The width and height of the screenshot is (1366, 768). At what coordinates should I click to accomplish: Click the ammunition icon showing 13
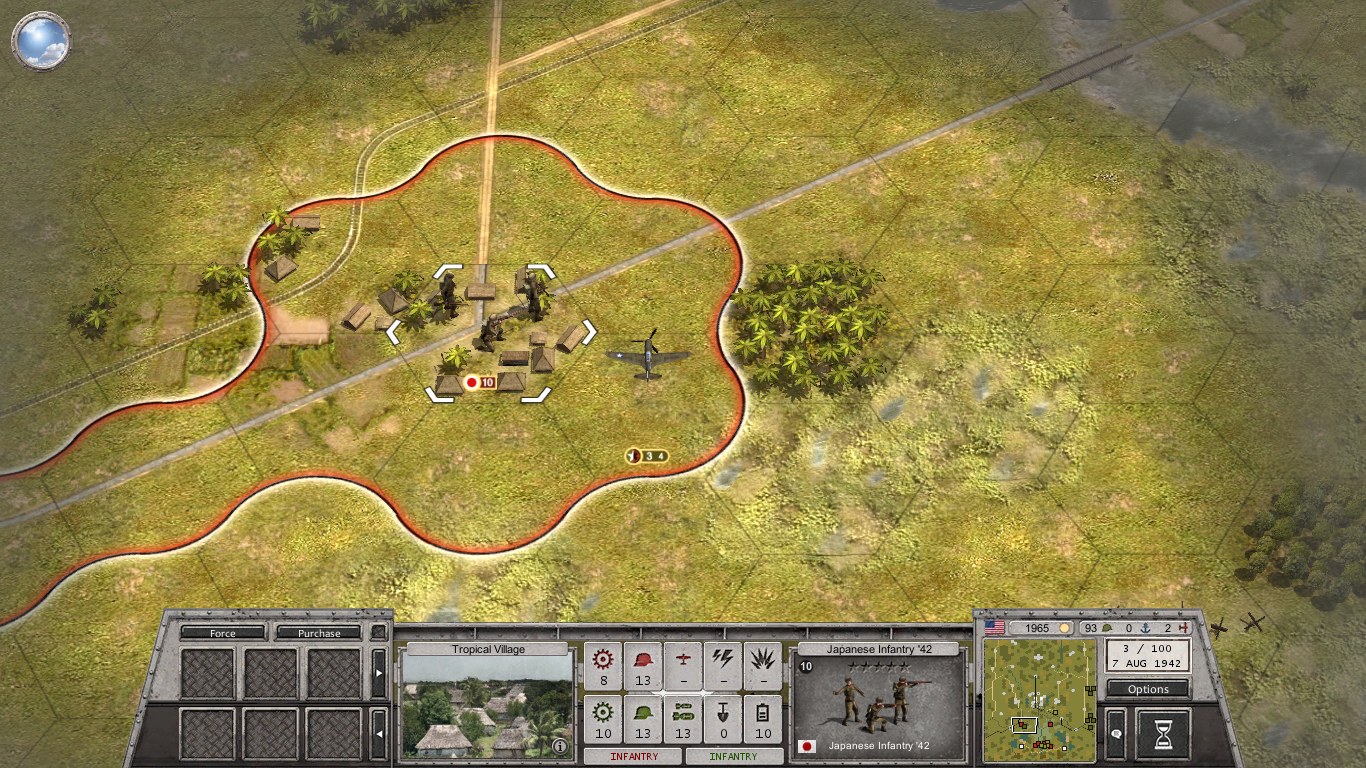click(683, 718)
